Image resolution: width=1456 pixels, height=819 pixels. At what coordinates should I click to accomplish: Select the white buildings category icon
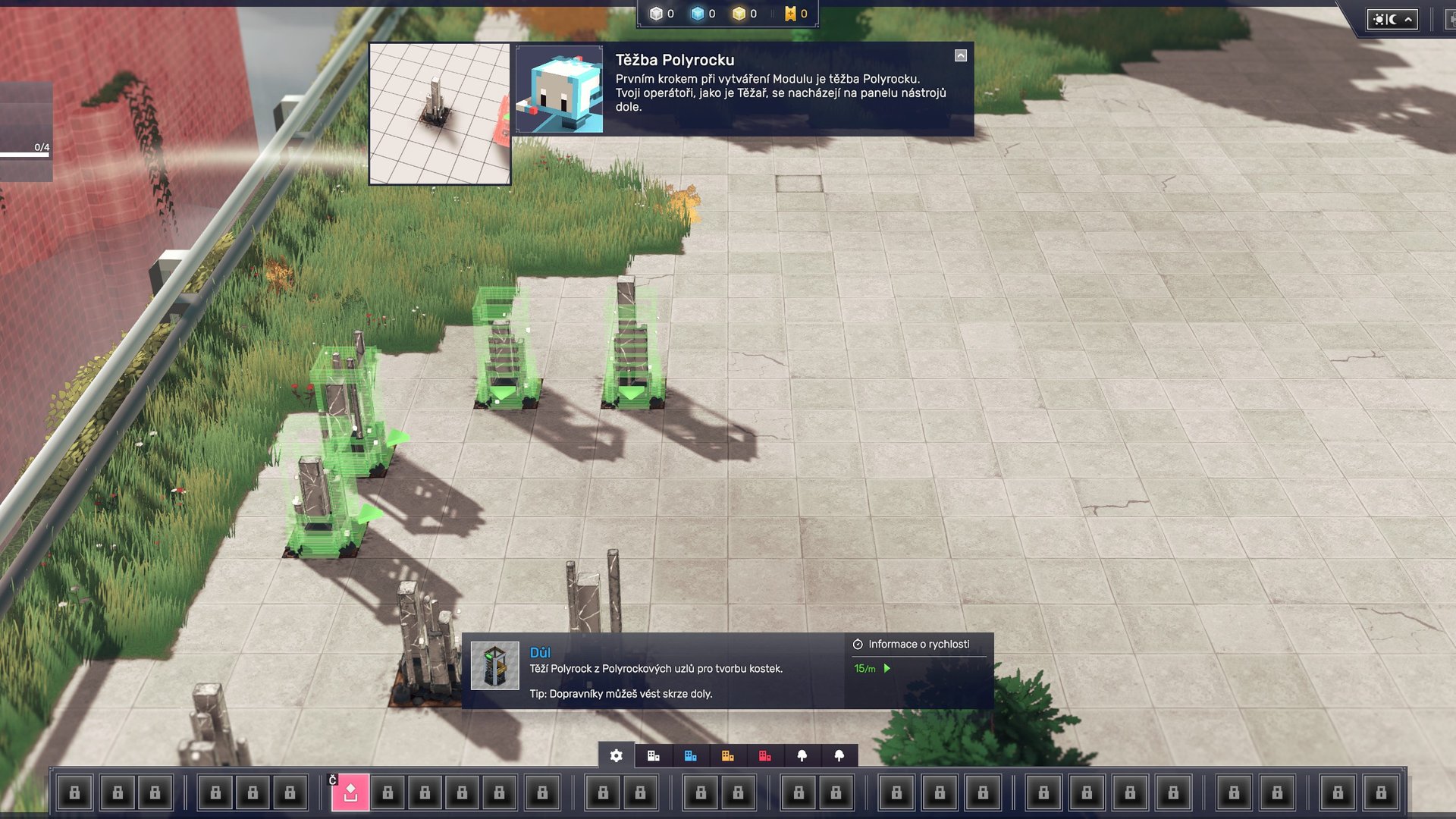[653, 755]
